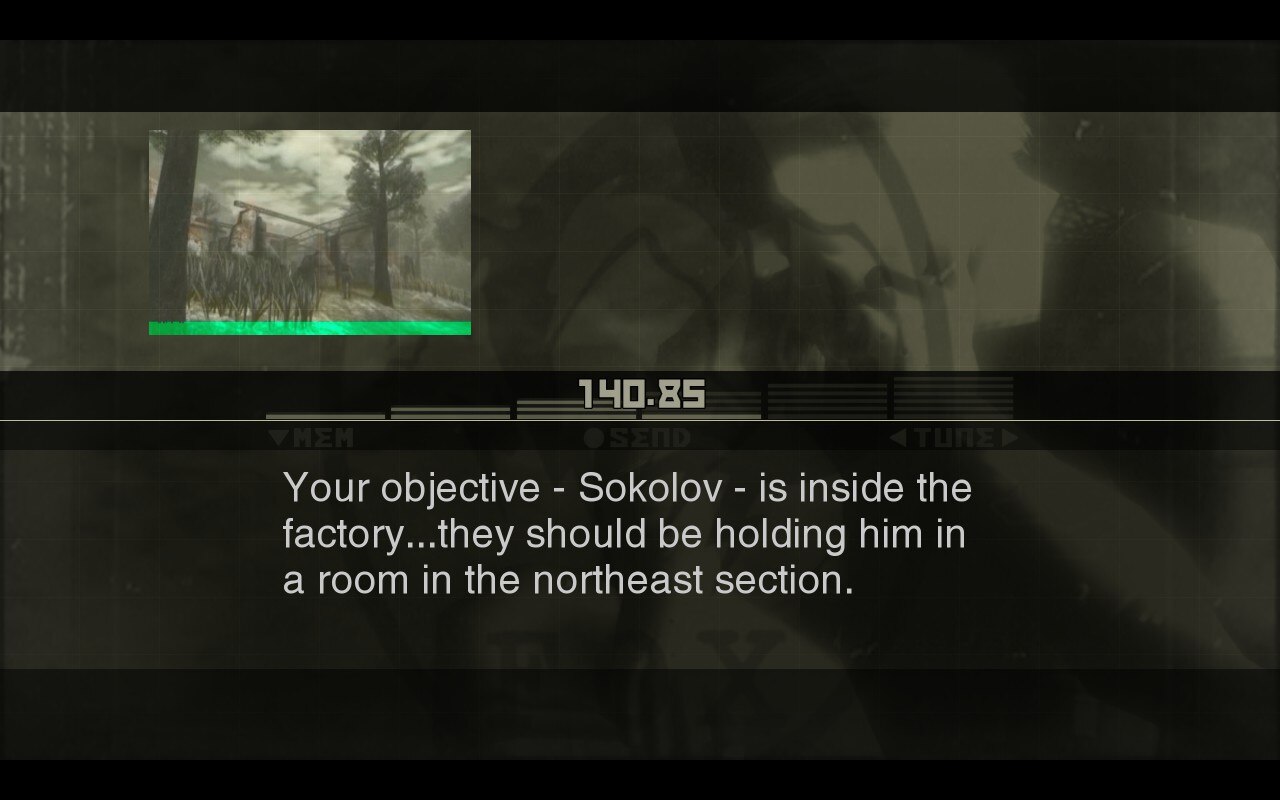Click the frequency display reading 140.85
Screen dimensions: 1280x800
pyautogui.click(x=640, y=396)
